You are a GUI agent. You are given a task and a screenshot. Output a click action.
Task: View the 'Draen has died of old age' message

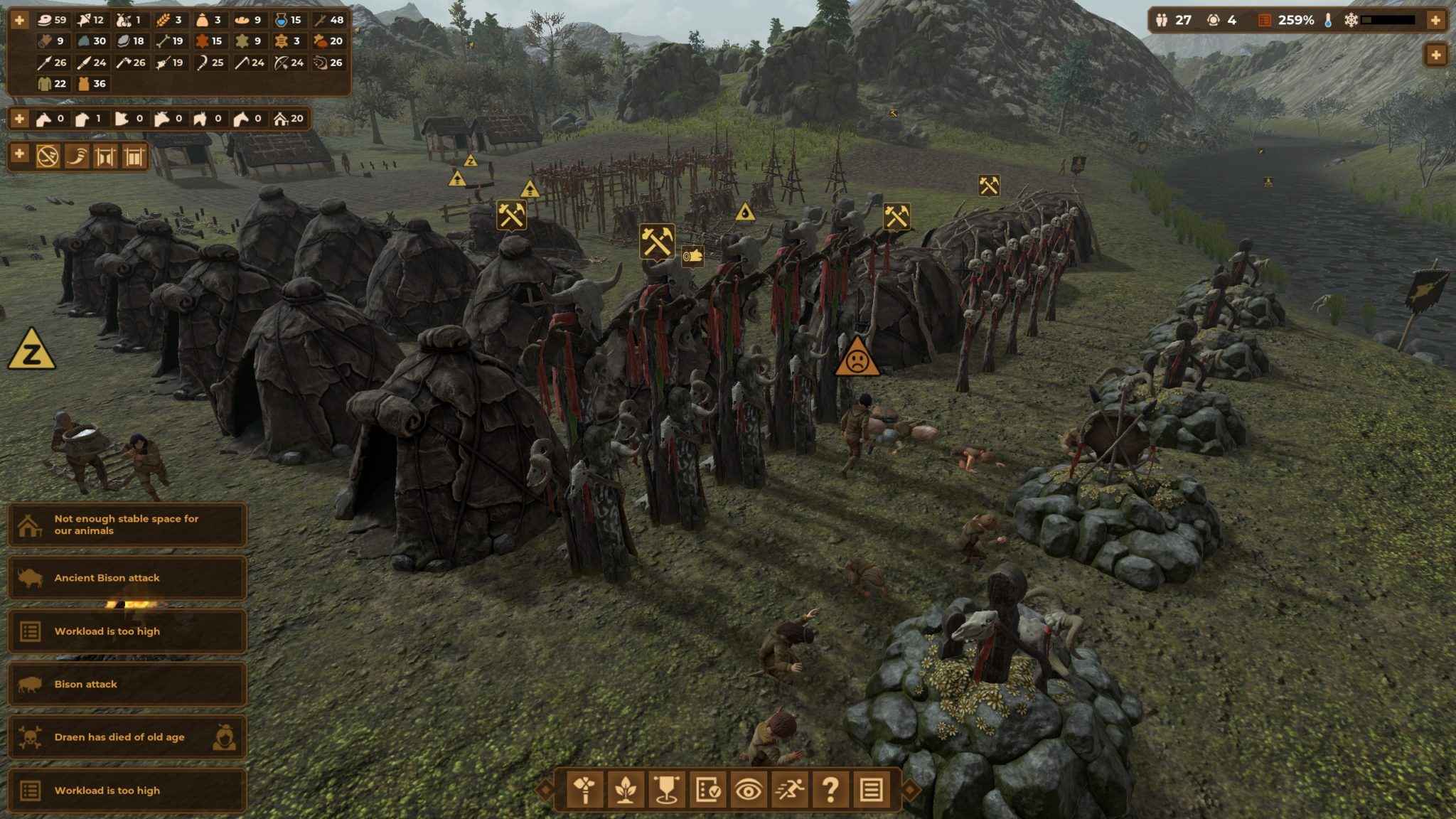click(127, 737)
